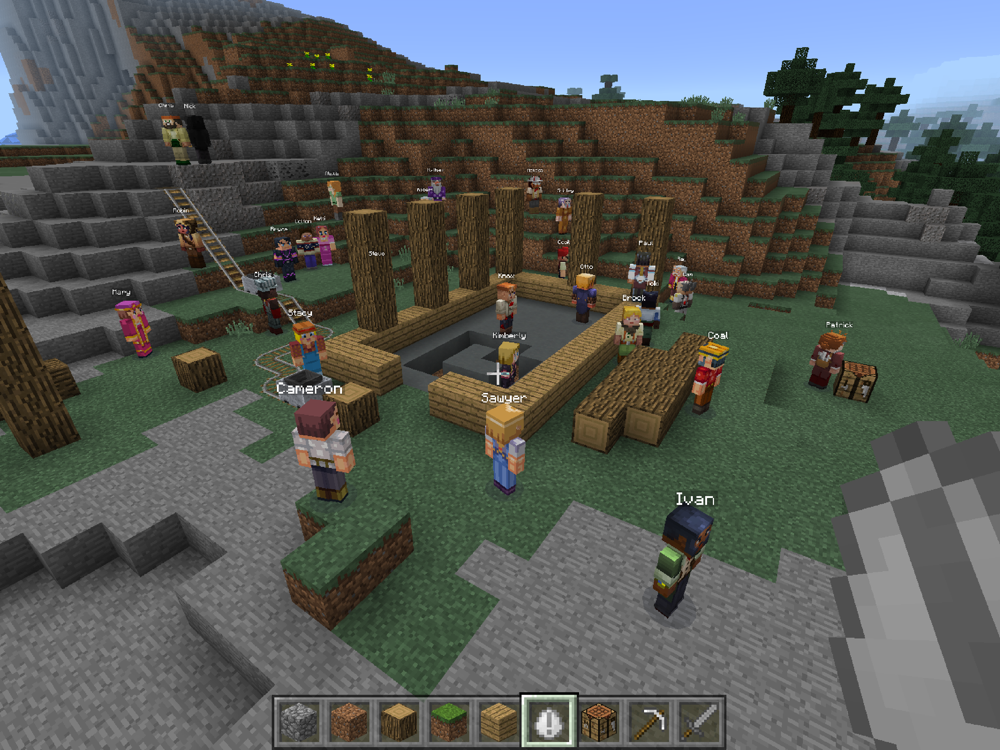
Task: Equip the sword from the hotbar
Action: (x=699, y=721)
